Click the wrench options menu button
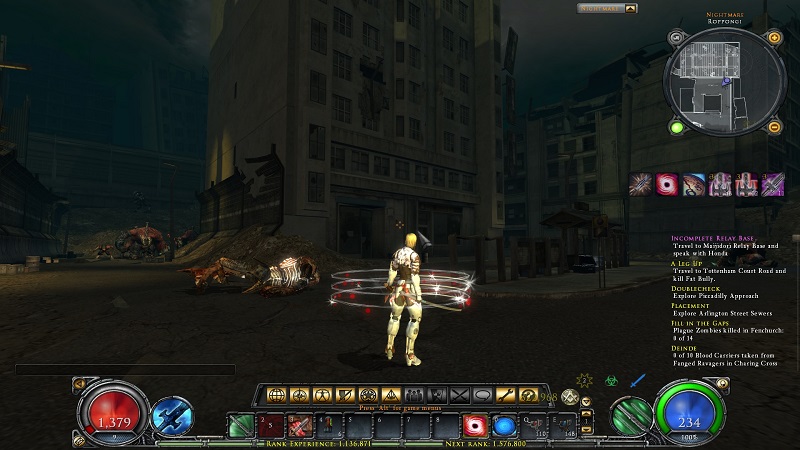 tap(507, 394)
